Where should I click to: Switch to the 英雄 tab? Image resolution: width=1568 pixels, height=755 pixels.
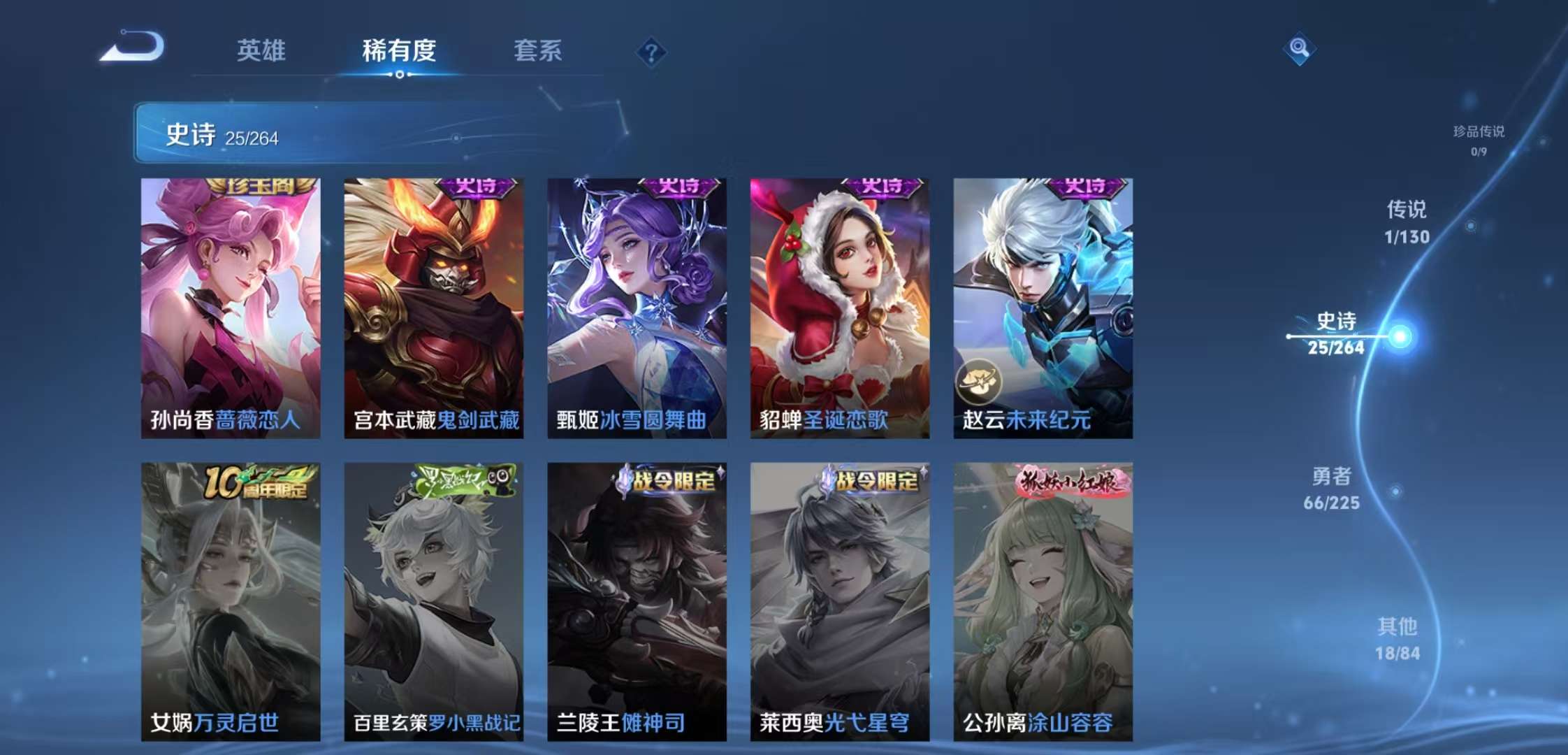pyautogui.click(x=261, y=50)
